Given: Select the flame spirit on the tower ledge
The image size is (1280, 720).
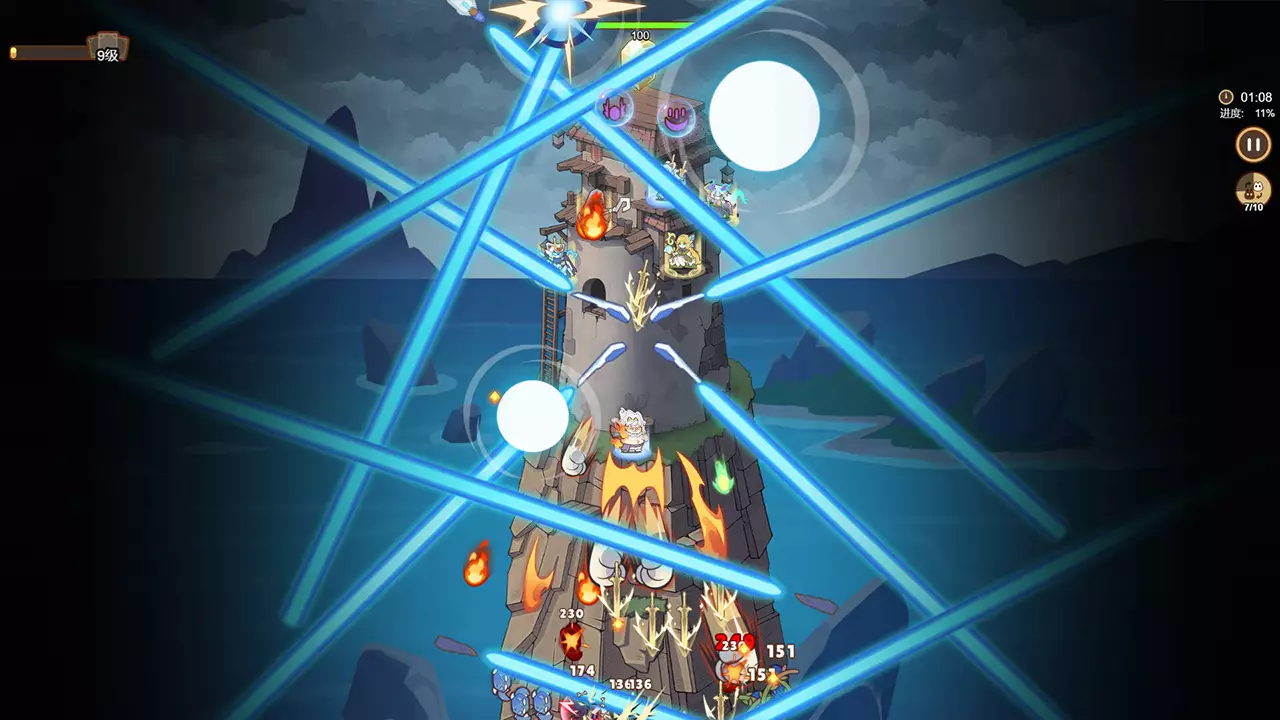Looking at the screenshot, I should click(x=592, y=217).
